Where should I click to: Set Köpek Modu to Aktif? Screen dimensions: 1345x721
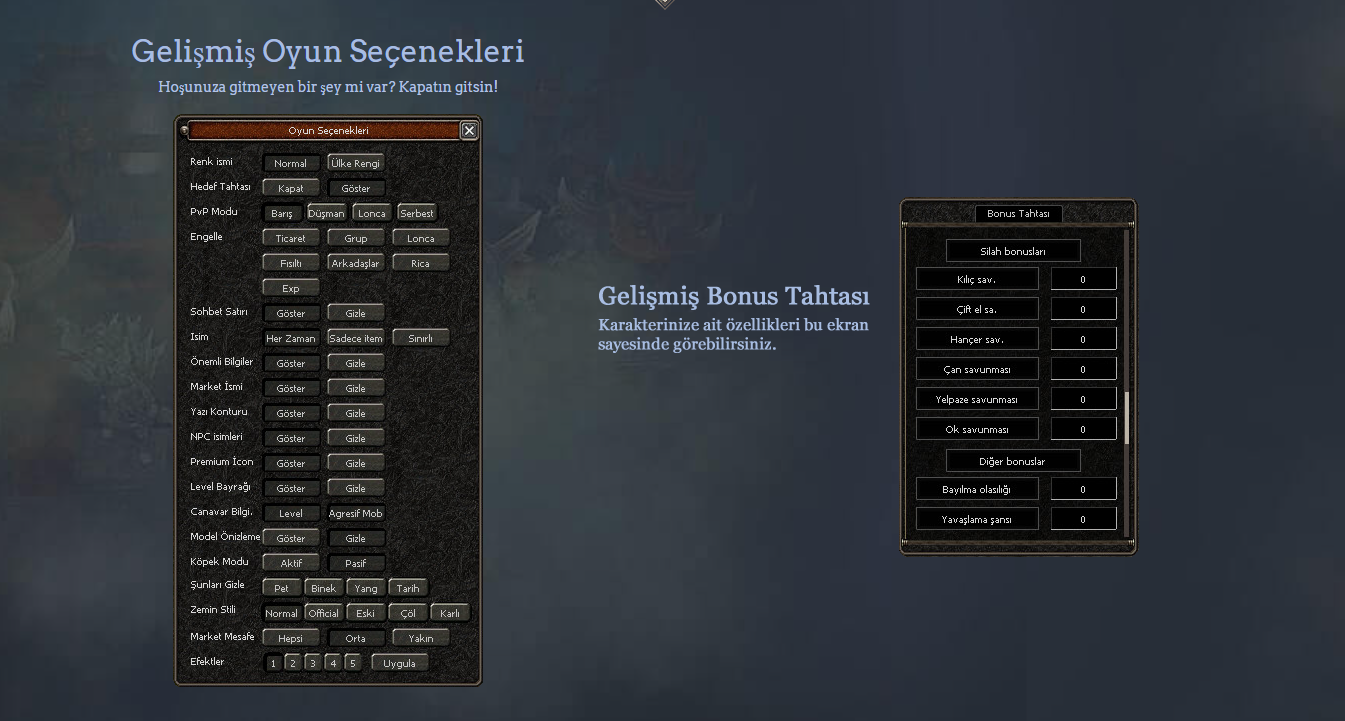coord(291,563)
